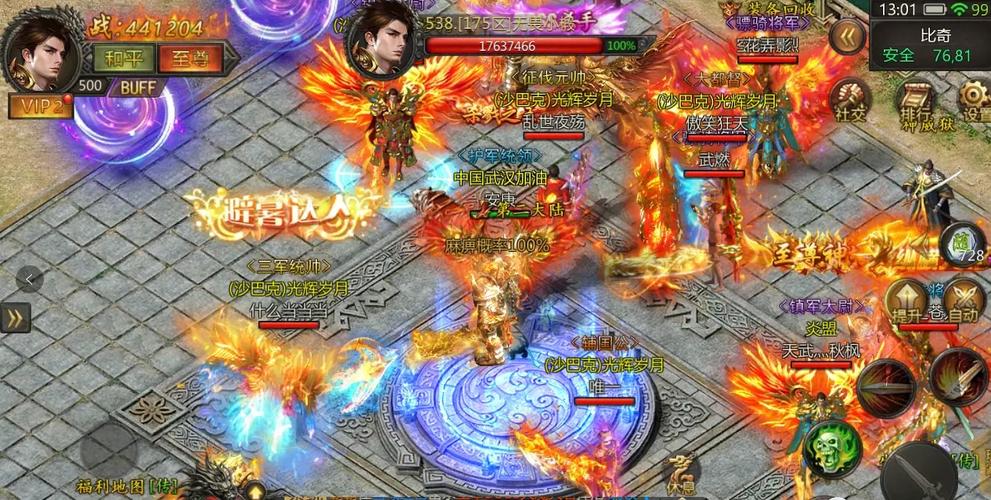
Task: Expand the yellow double-arrow side panel
Action: (x=15, y=317)
